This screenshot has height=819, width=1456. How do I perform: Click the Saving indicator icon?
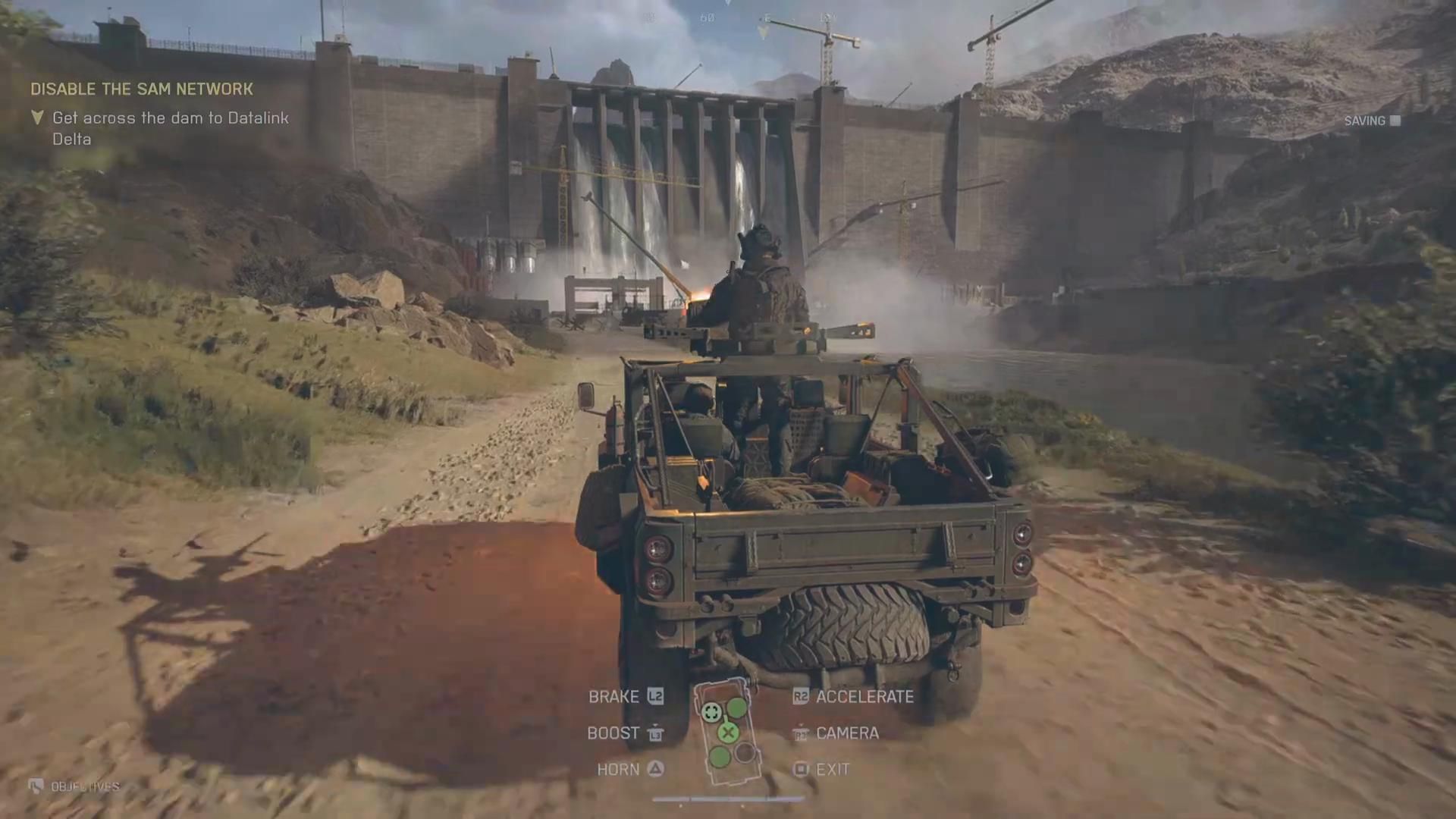pos(1395,121)
